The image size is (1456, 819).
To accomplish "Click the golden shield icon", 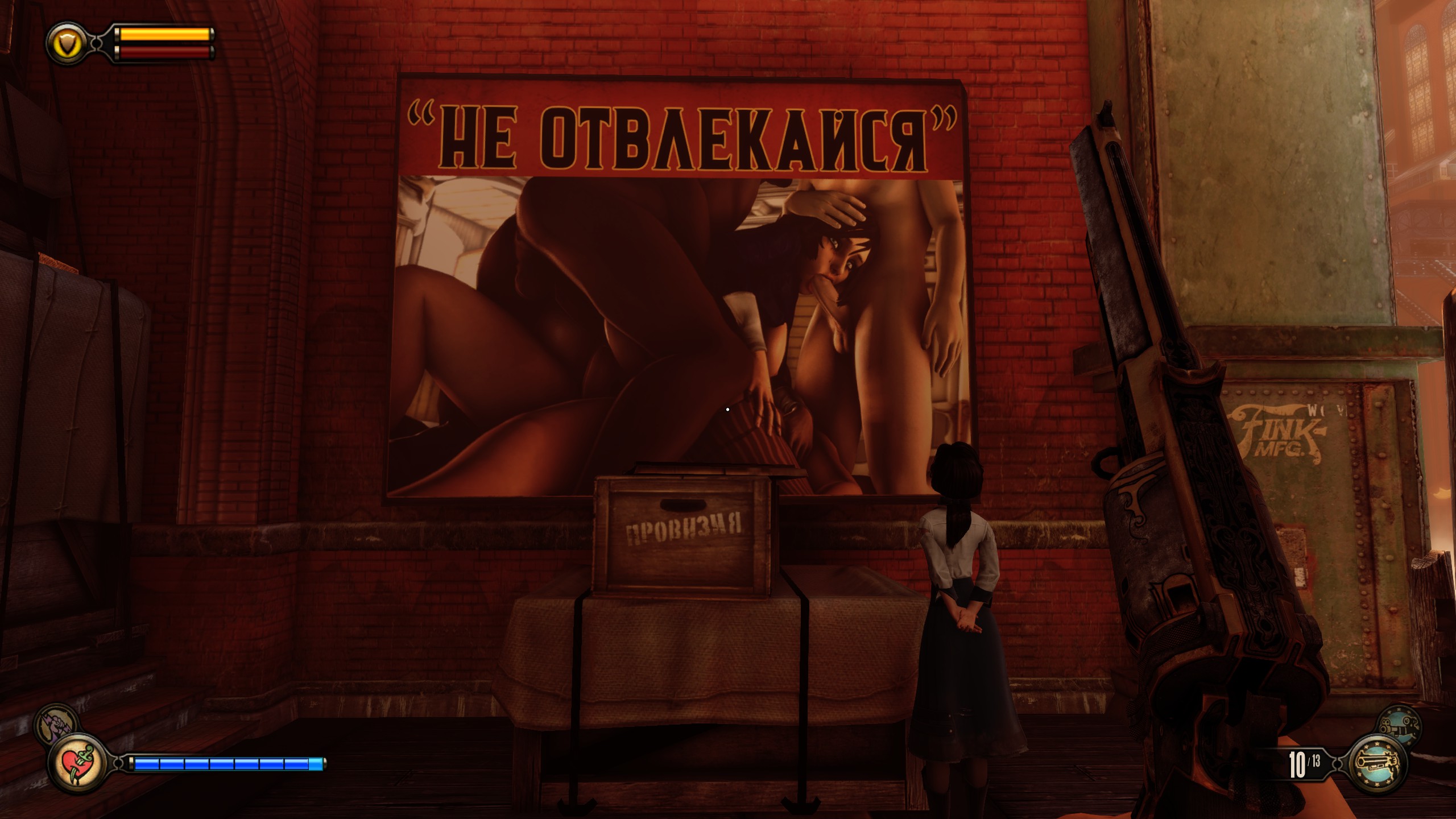I will coord(67,42).
